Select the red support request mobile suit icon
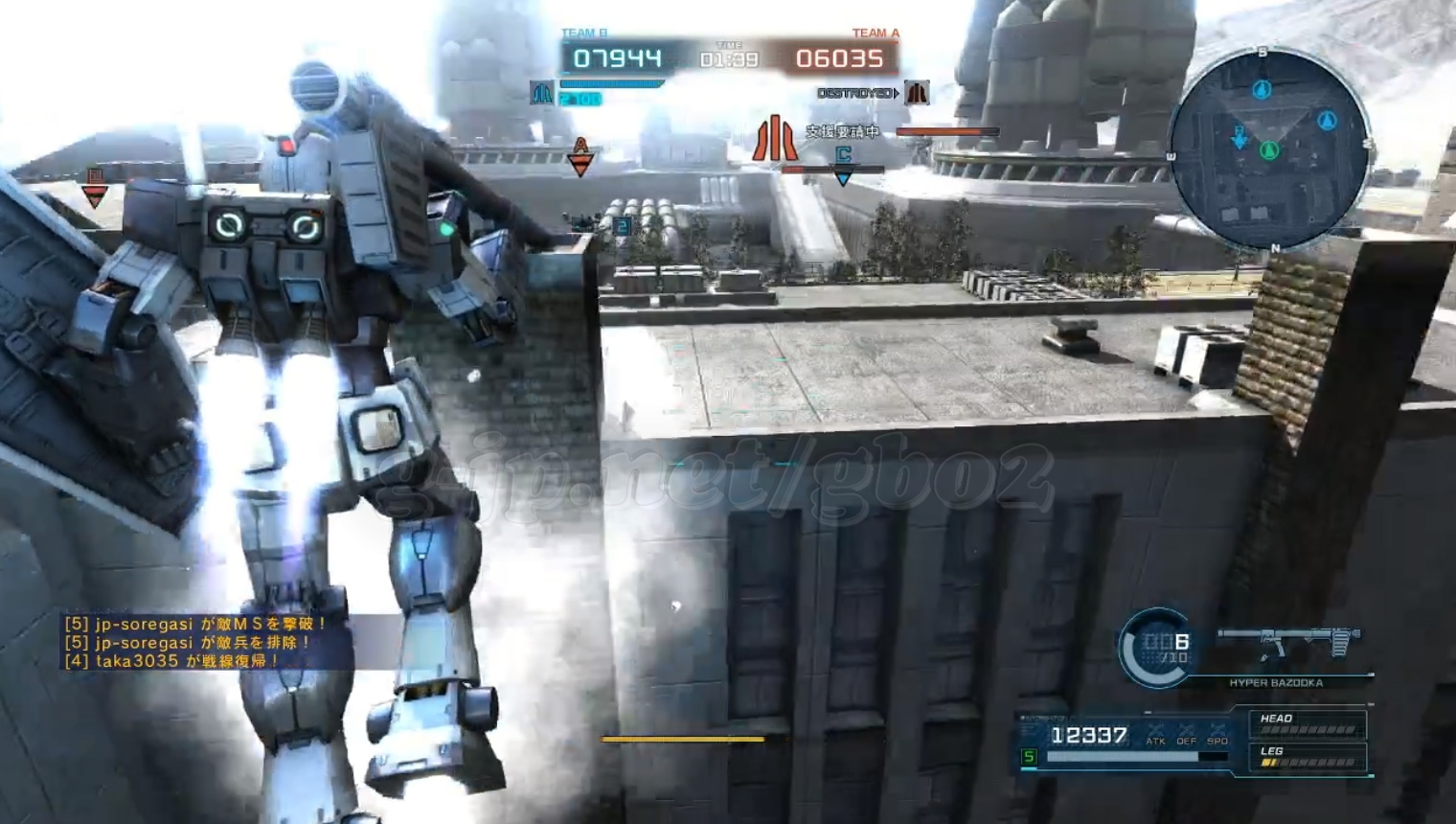1456x824 pixels. [x=774, y=138]
